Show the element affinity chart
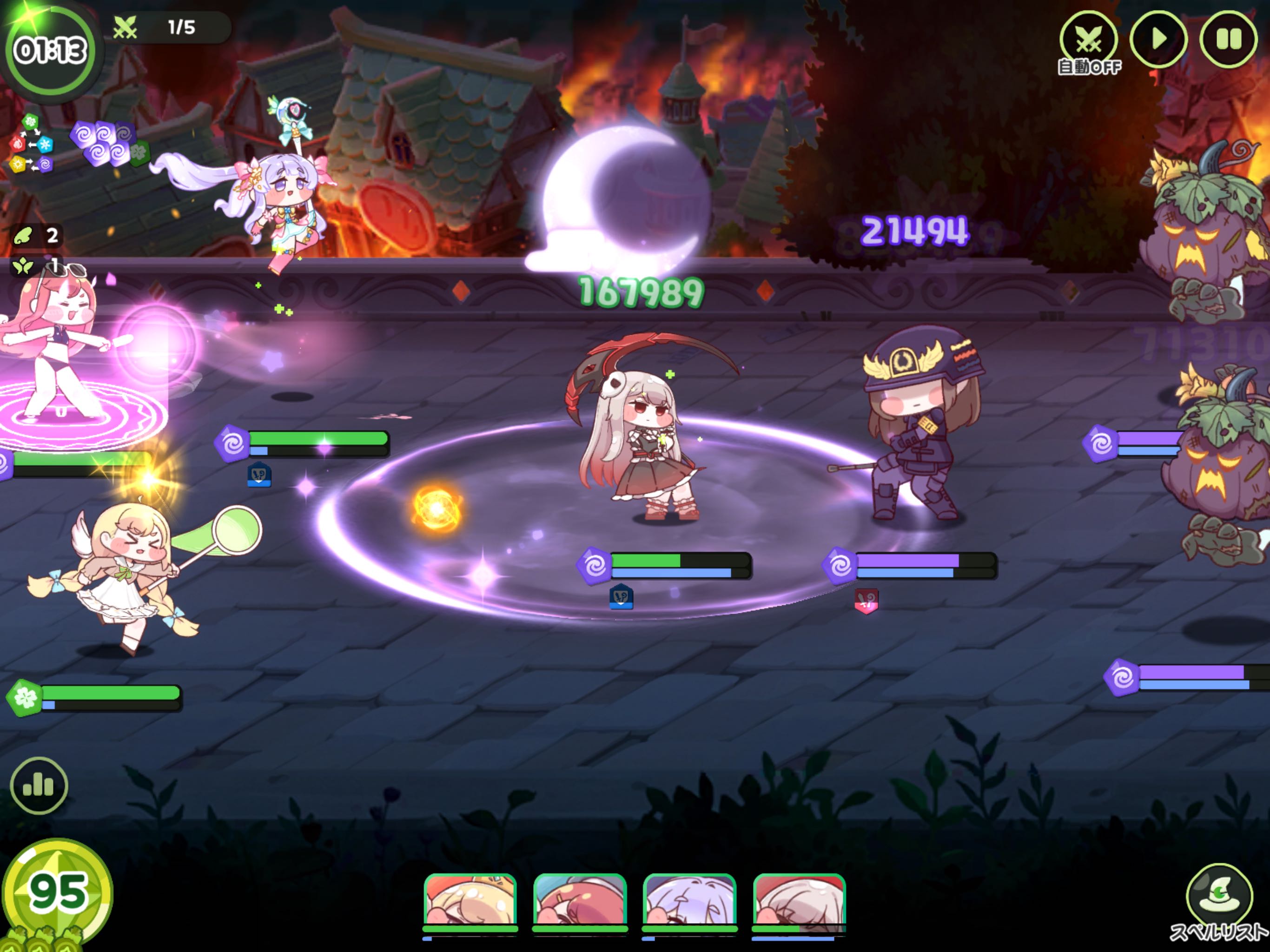Screen dimensions: 1270x952 click(x=31, y=144)
